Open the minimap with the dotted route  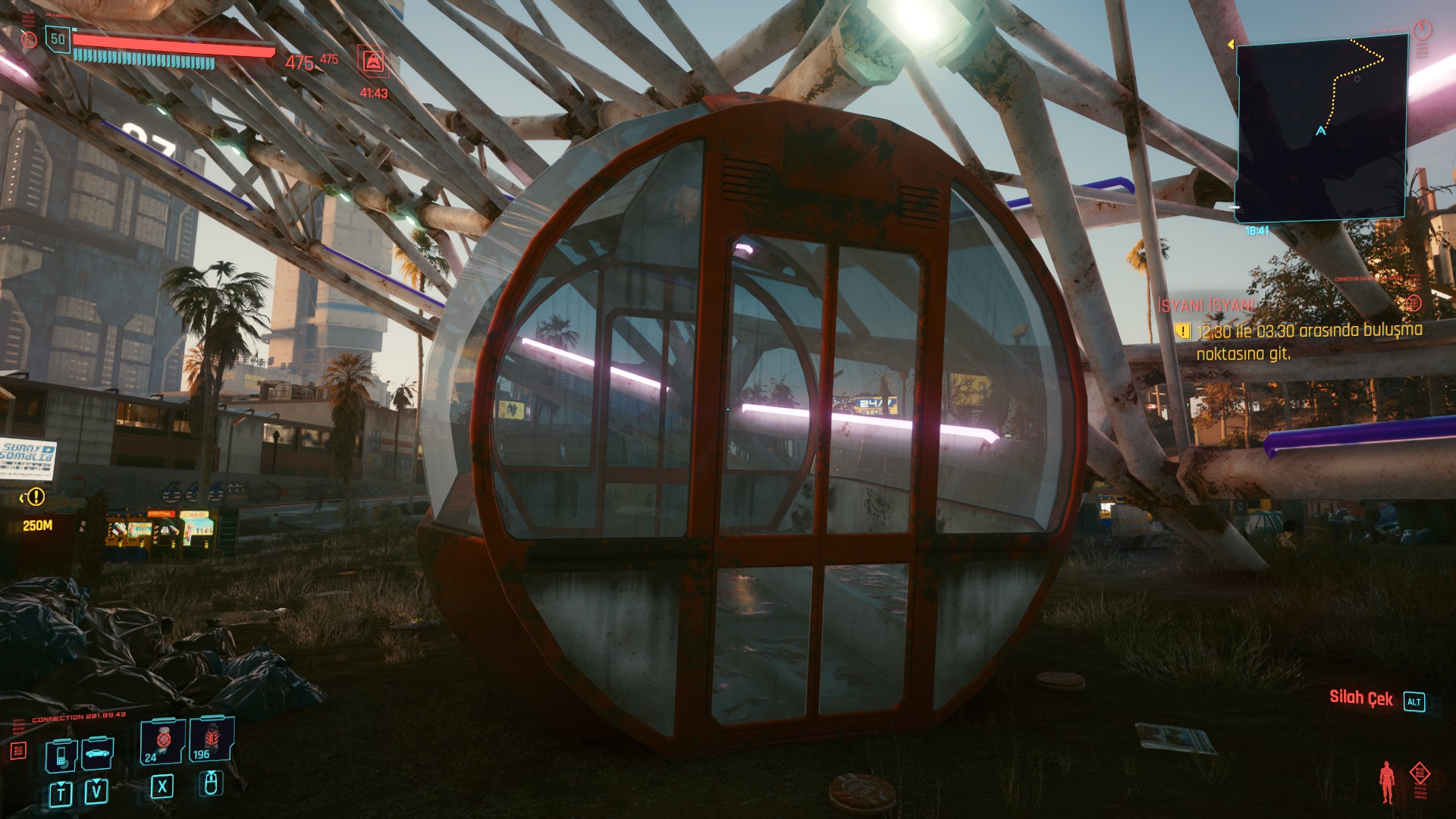(x=1321, y=127)
